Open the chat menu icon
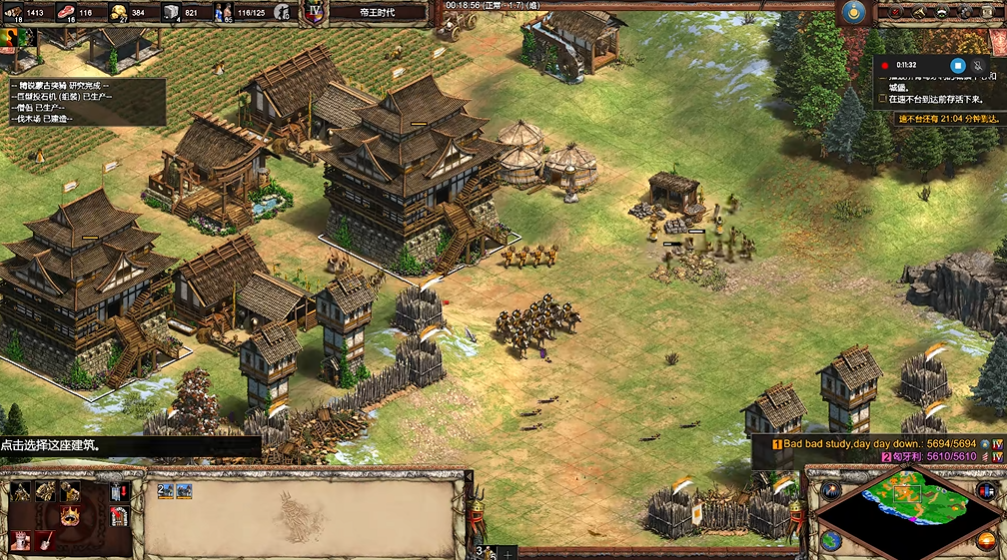 [x=941, y=11]
